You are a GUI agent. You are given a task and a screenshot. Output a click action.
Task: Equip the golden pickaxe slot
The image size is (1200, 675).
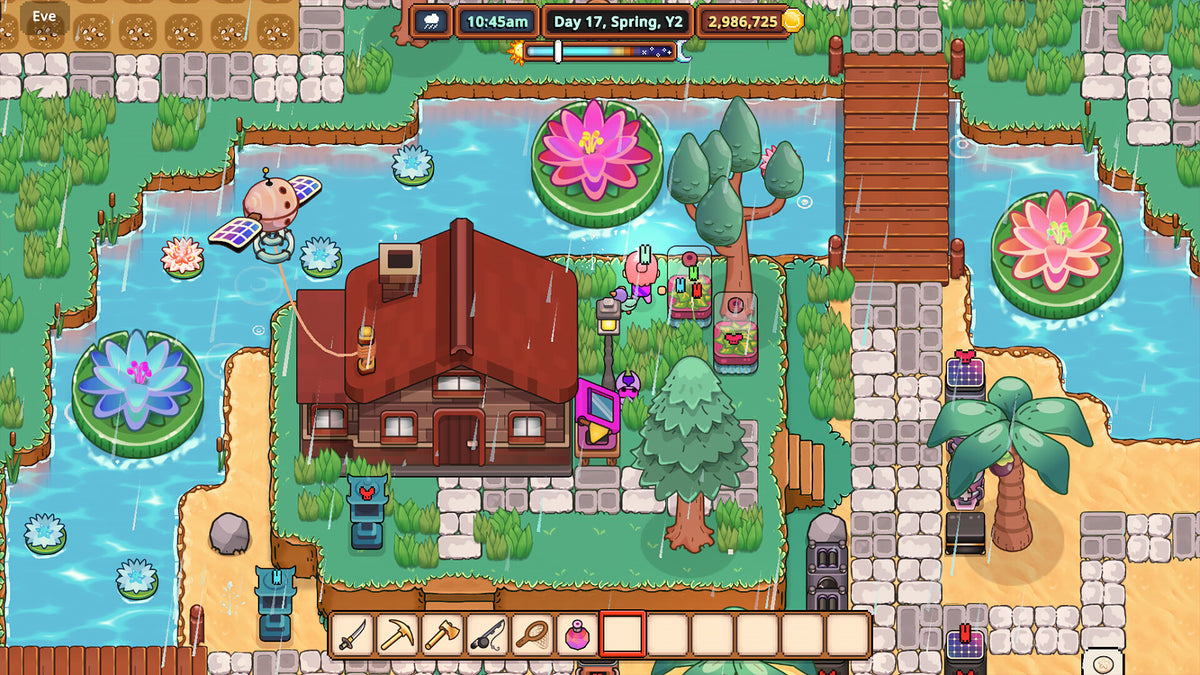(x=398, y=634)
